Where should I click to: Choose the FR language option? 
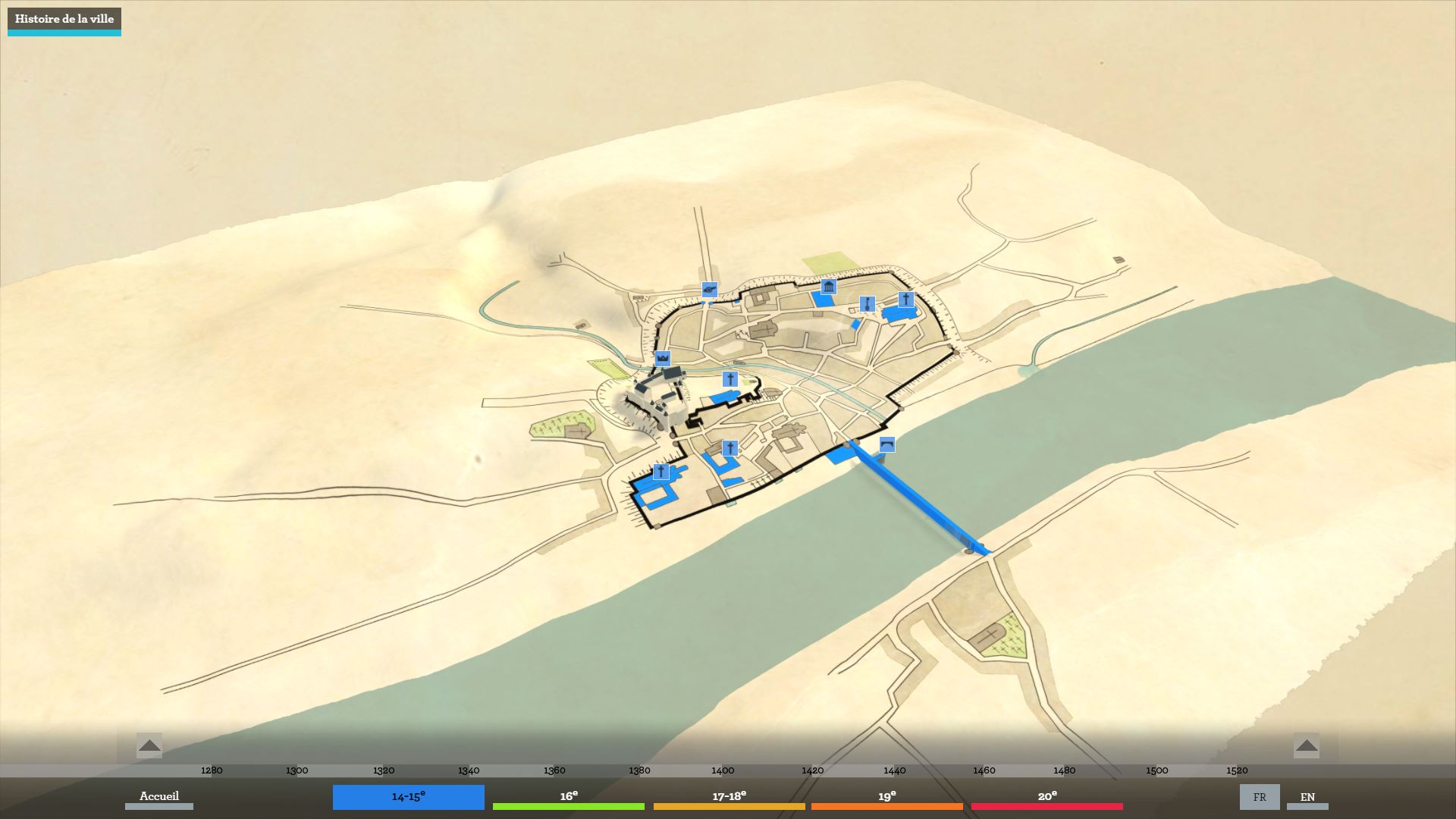(x=1260, y=797)
